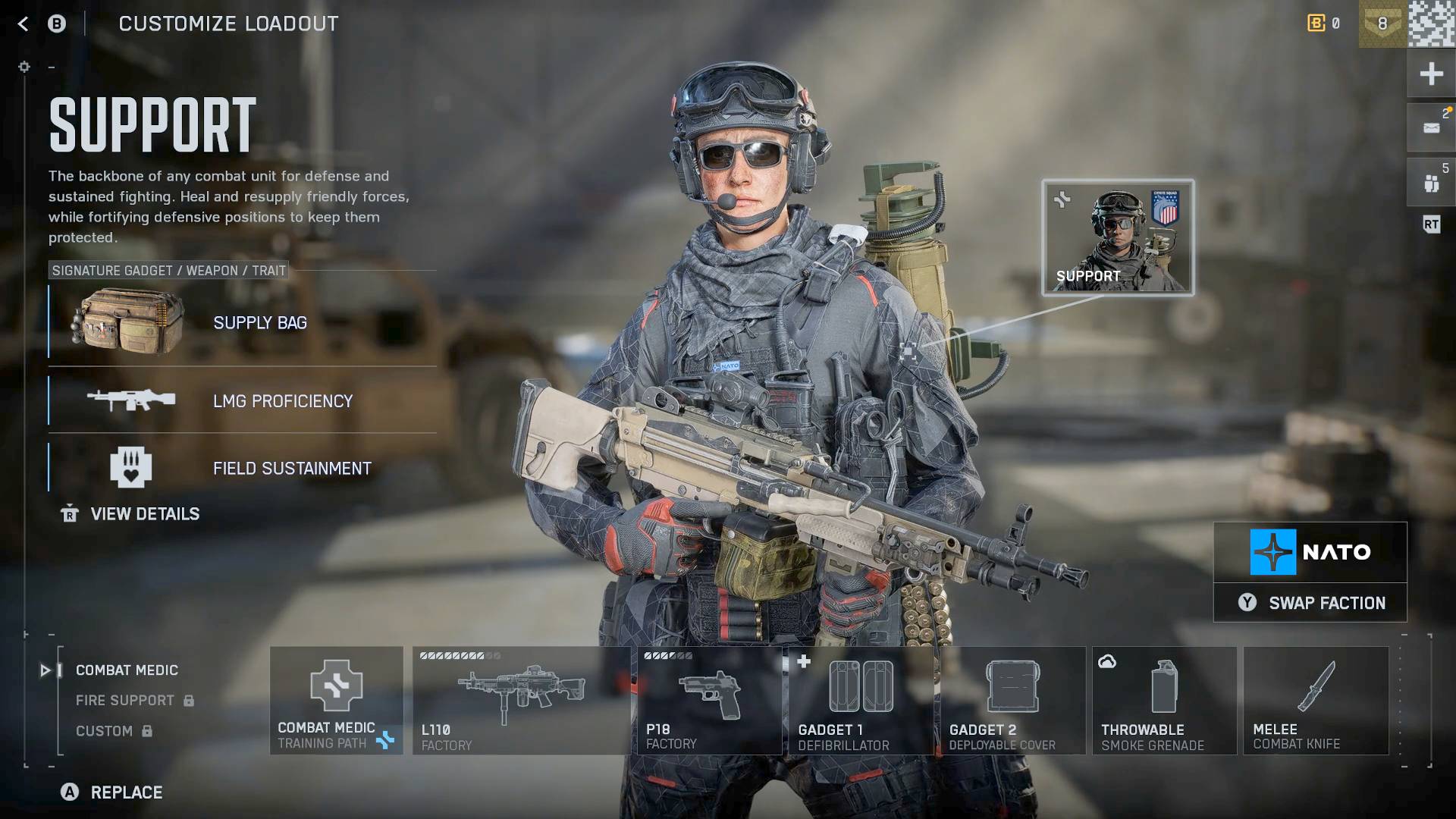Open the mail inbox with 2 notifications

[x=1432, y=127]
